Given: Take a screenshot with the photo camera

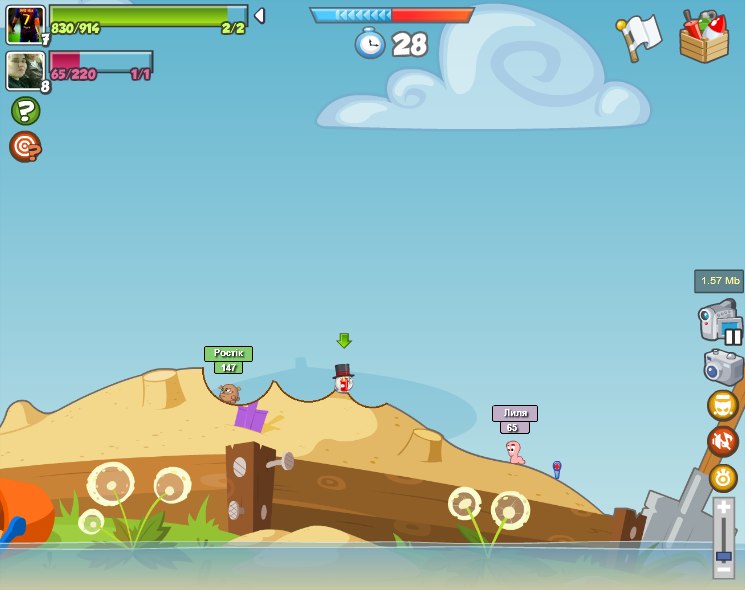Looking at the screenshot, I should 722,368.
